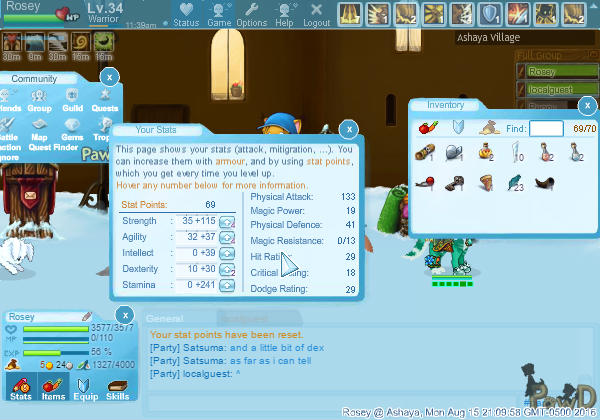Open the Options menu
Image resolution: width=600 pixels, height=420 pixels.
[x=251, y=16]
